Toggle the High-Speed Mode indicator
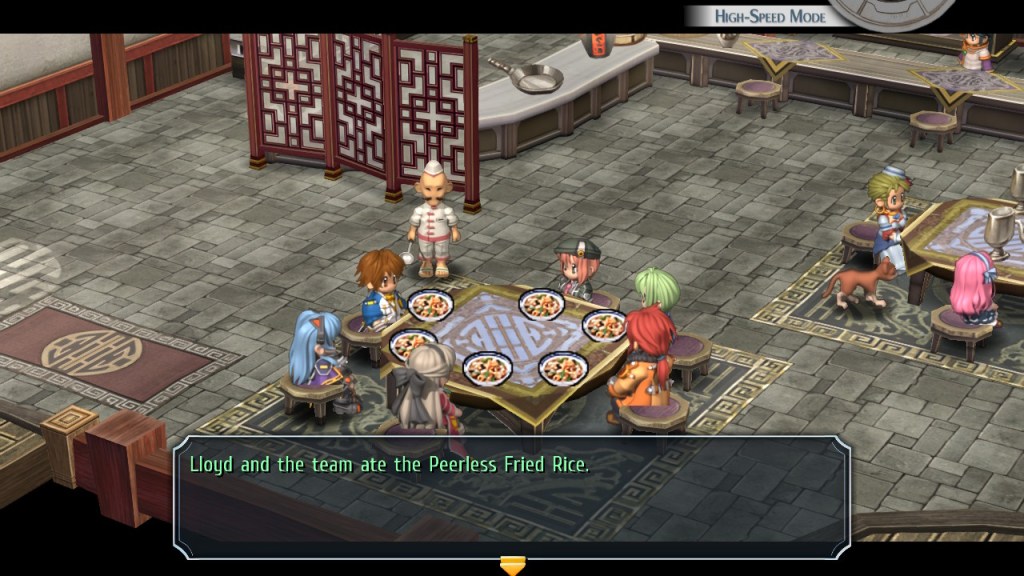This screenshot has width=1024, height=576. click(769, 16)
